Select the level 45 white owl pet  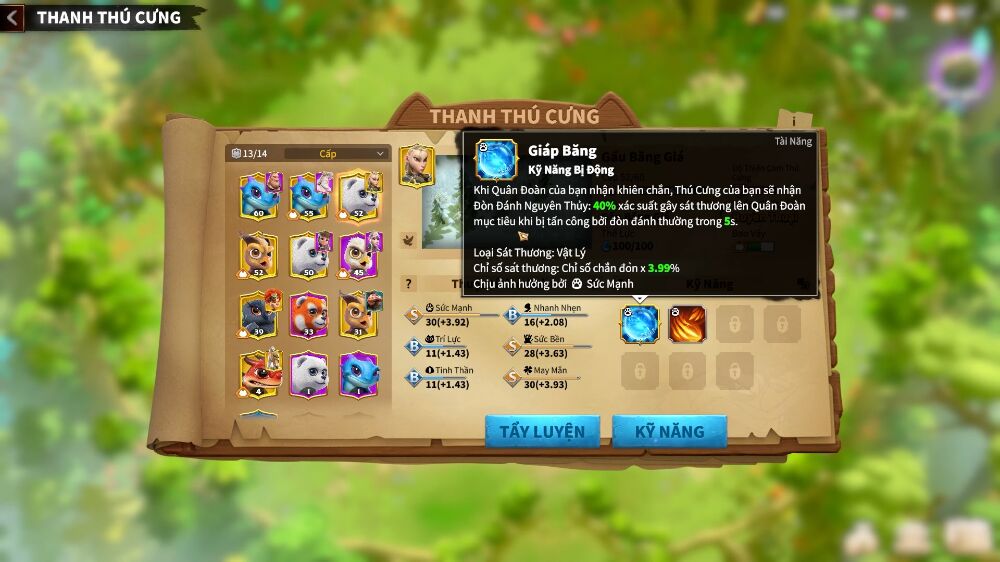(358, 255)
